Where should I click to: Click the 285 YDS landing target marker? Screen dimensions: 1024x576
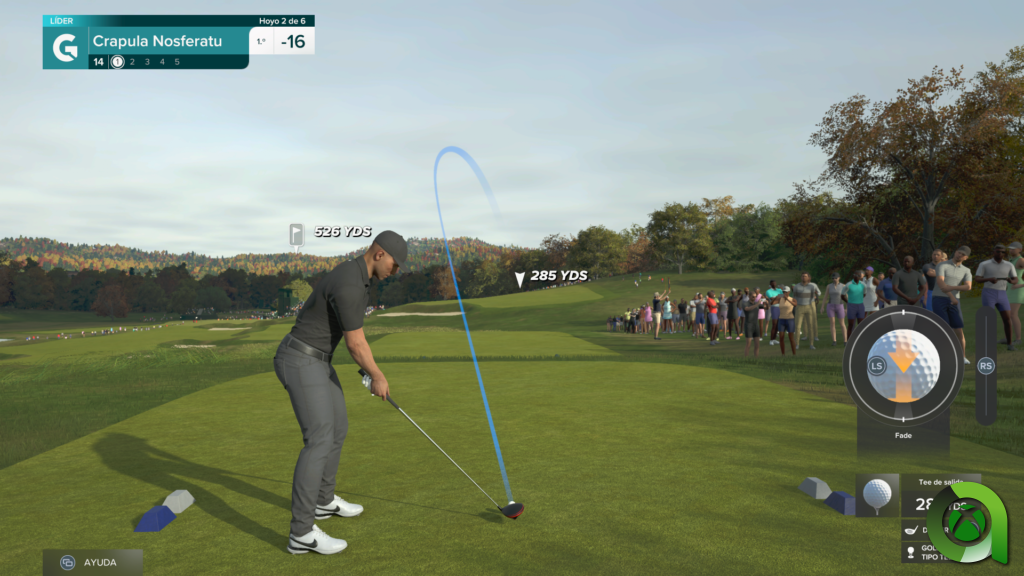point(519,279)
